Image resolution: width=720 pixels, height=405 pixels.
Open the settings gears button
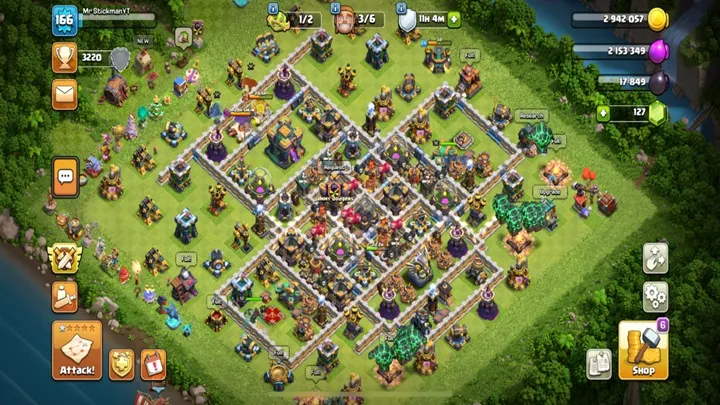click(x=655, y=295)
